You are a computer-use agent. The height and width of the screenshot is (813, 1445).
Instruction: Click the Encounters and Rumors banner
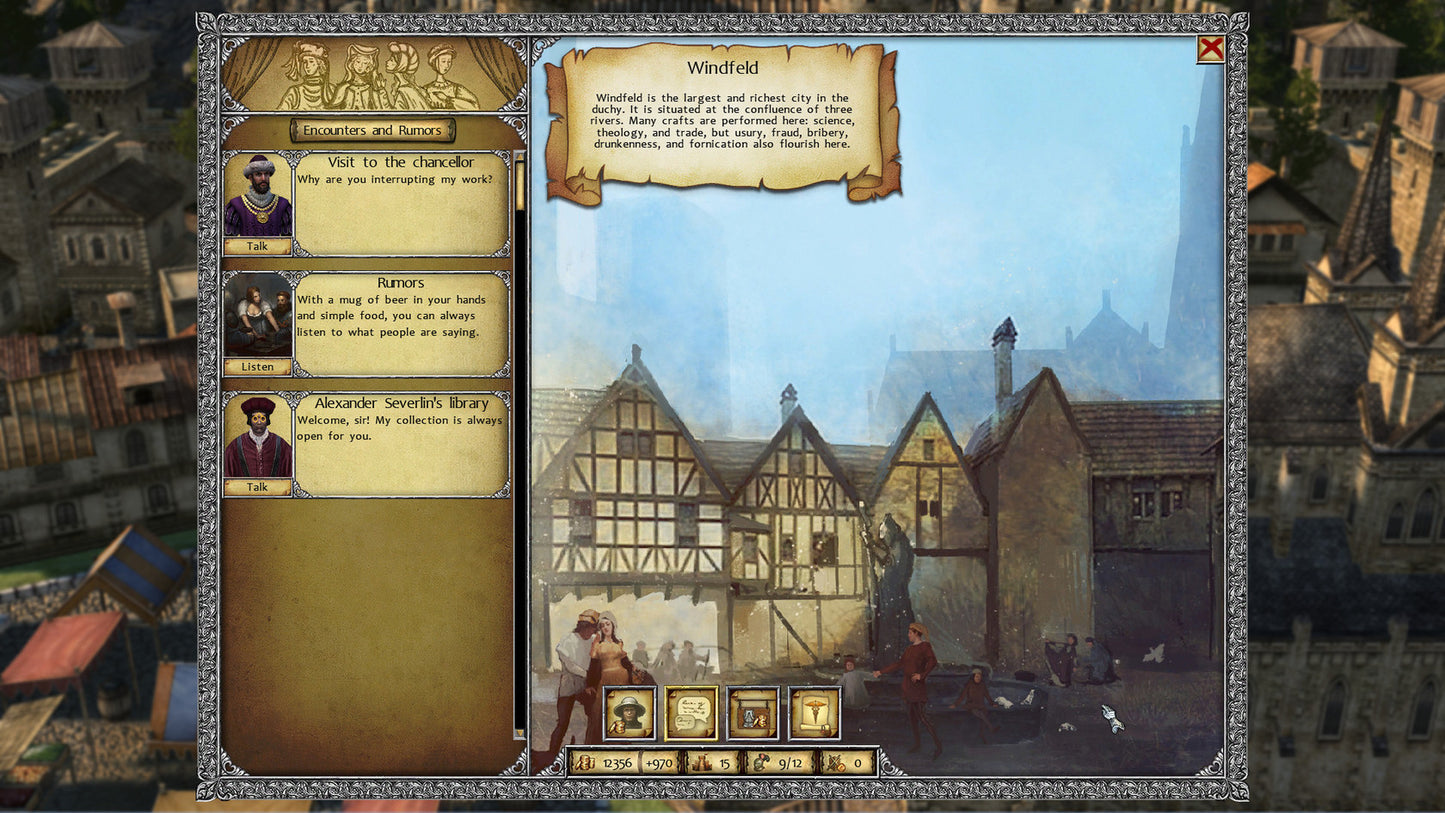pos(371,130)
